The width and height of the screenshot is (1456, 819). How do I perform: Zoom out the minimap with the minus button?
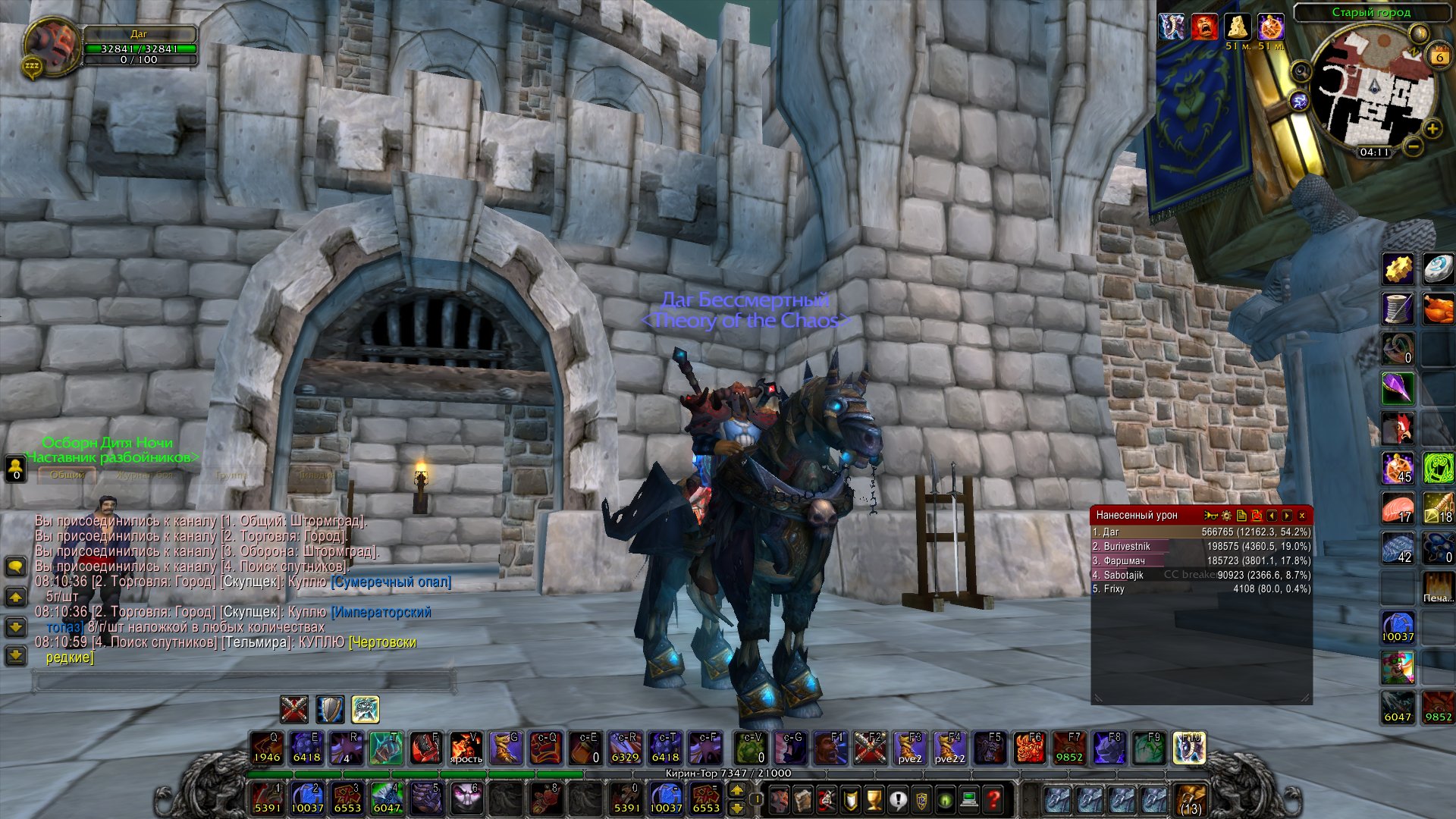pos(1413,146)
